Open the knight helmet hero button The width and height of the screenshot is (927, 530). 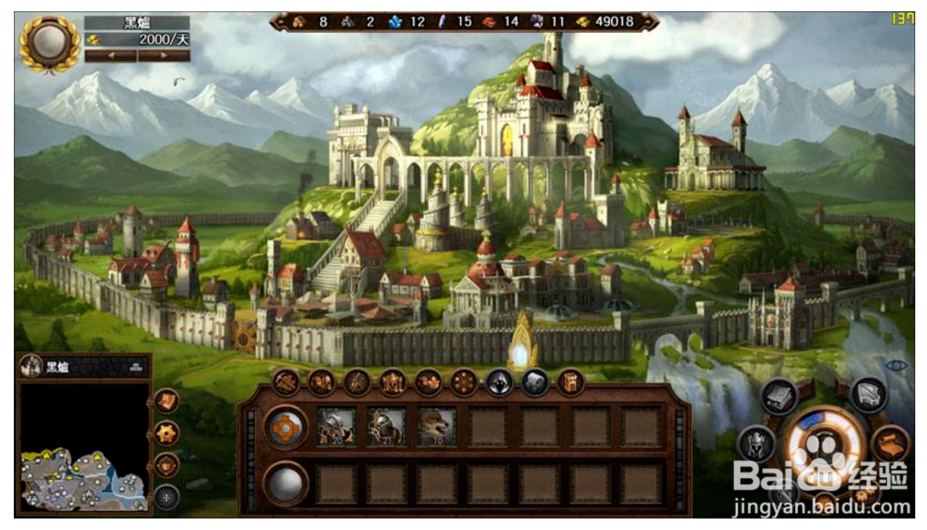(757, 444)
